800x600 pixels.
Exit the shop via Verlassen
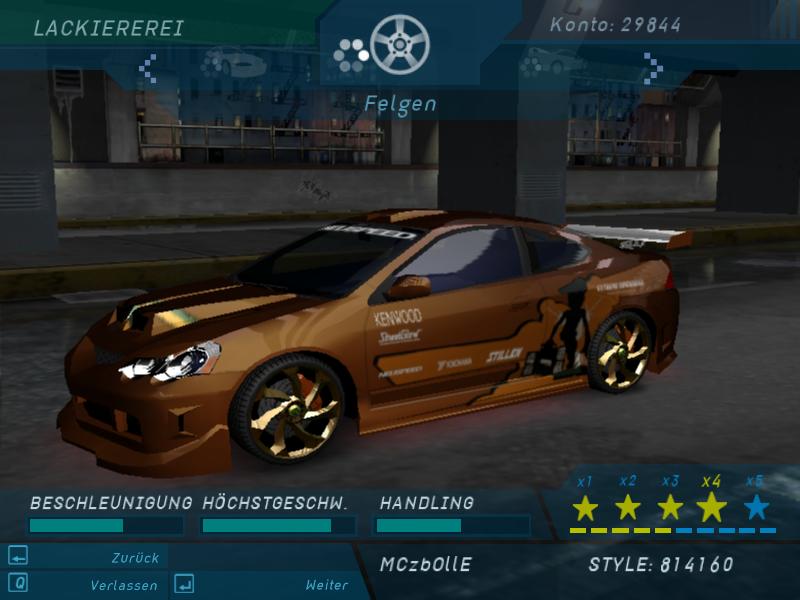pos(124,585)
